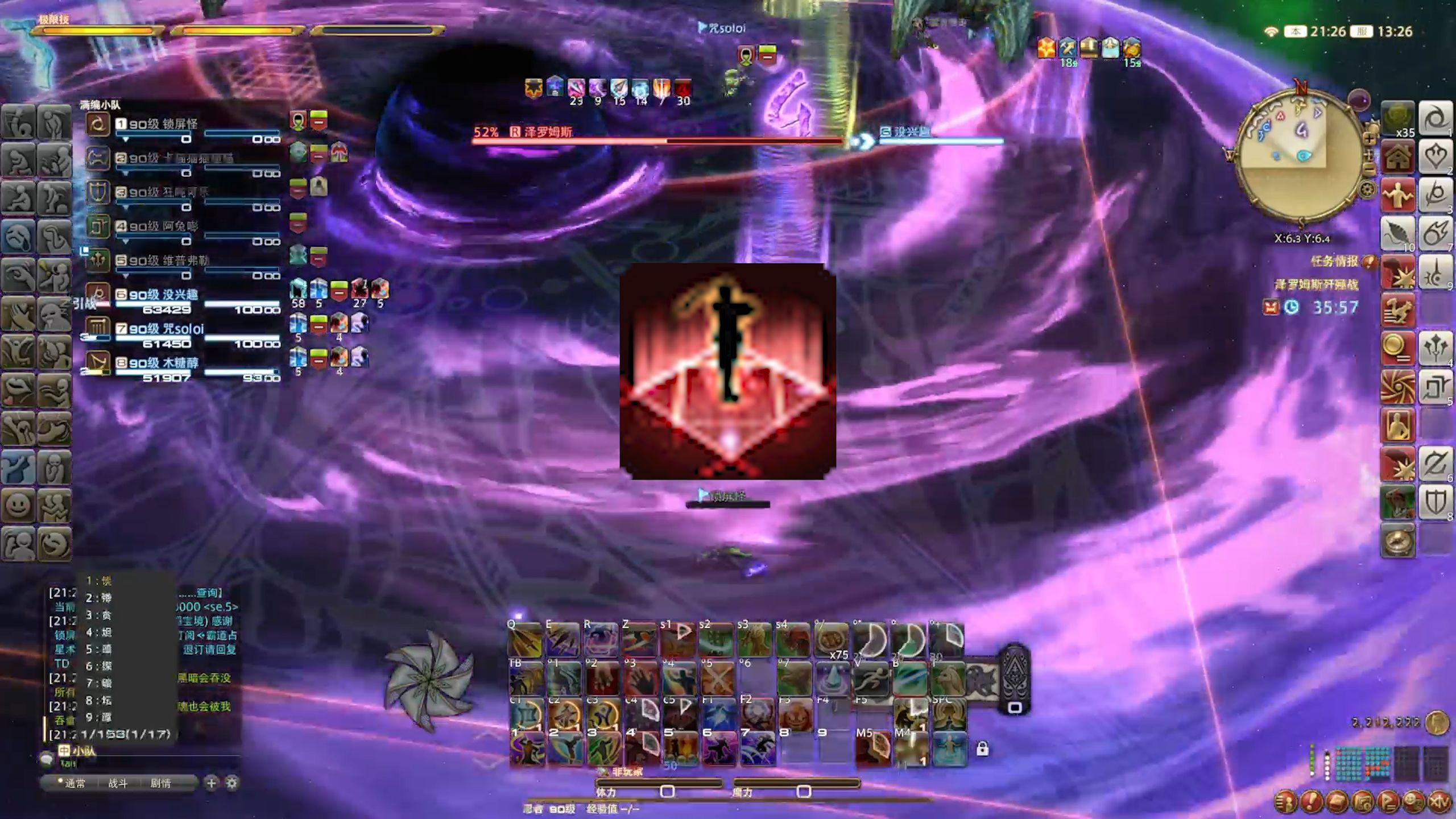
Task: Click the lock icon on the hotbar
Action: coord(983,748)
